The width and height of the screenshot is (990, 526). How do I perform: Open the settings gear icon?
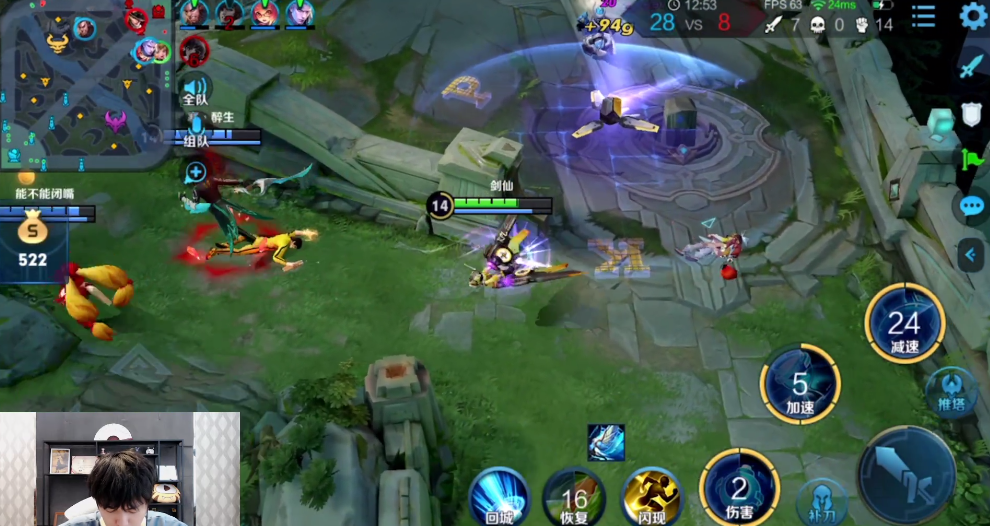[972, 16]
